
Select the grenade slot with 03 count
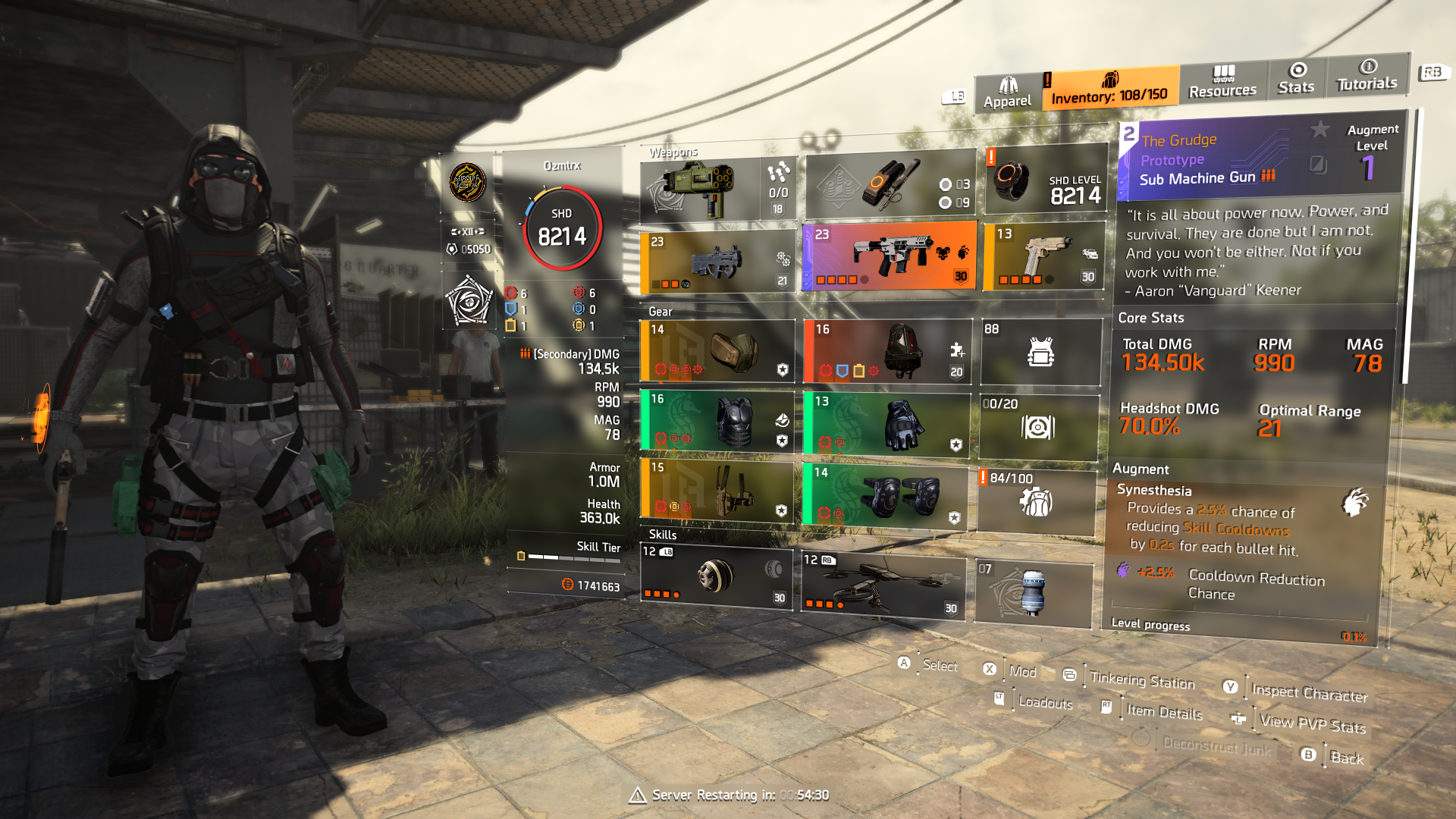pos(890,186)
